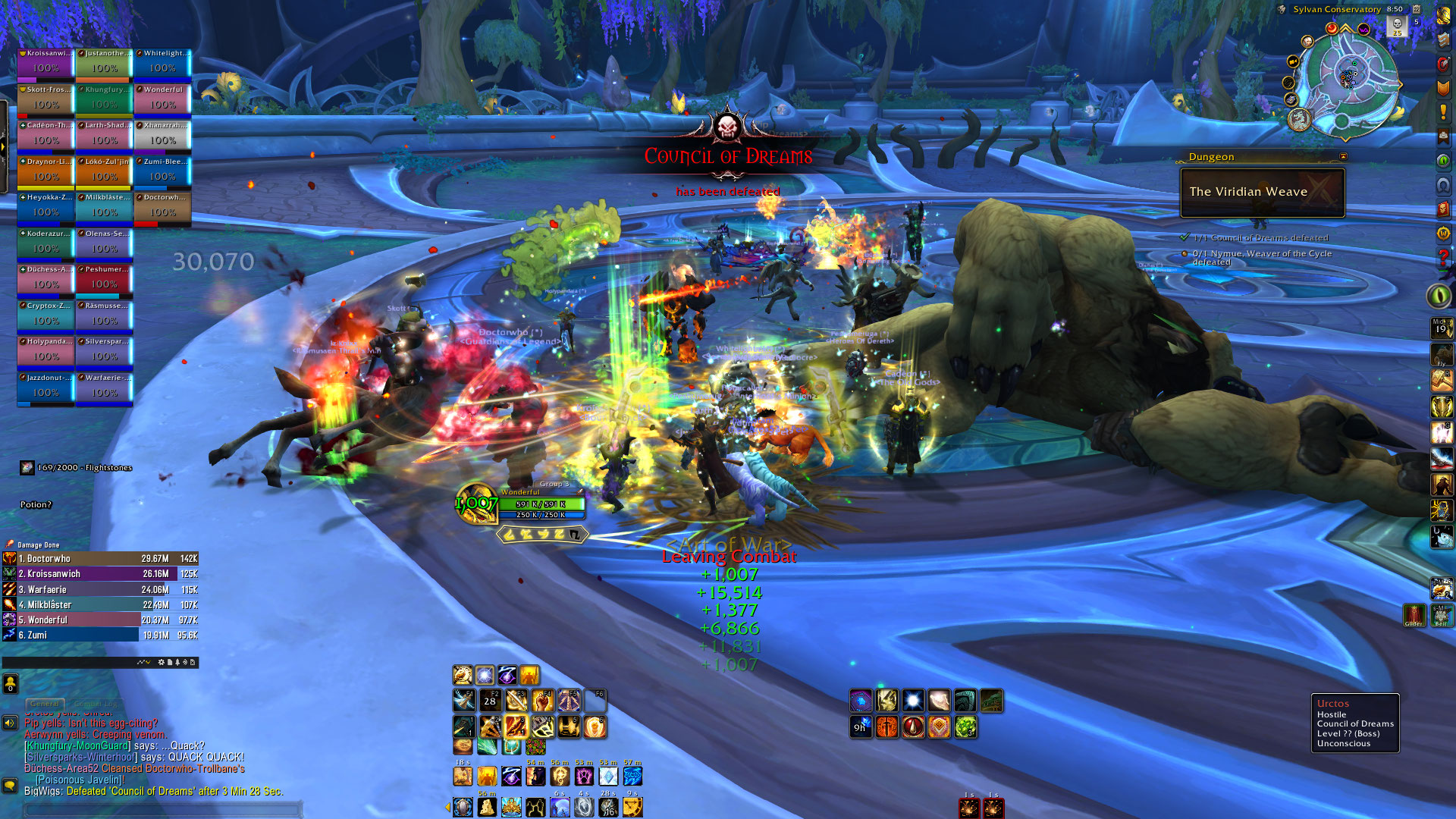Activate the golden shield ability on key 6
The height and width of the screenshot is (819, 1456).
click(x=595, y=726)
